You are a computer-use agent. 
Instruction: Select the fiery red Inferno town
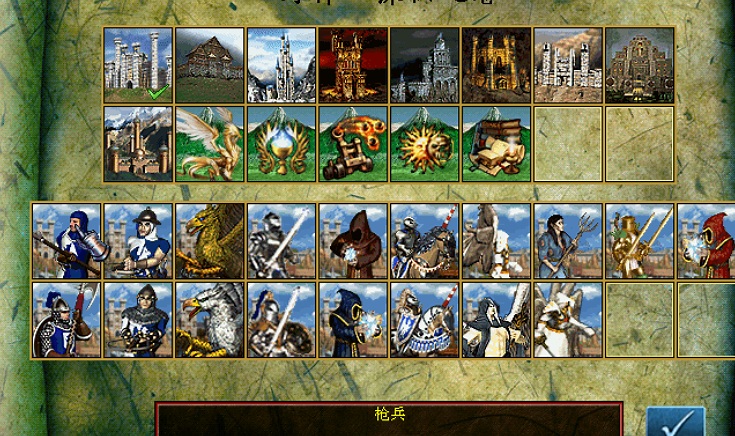click(x=354, y=65)
